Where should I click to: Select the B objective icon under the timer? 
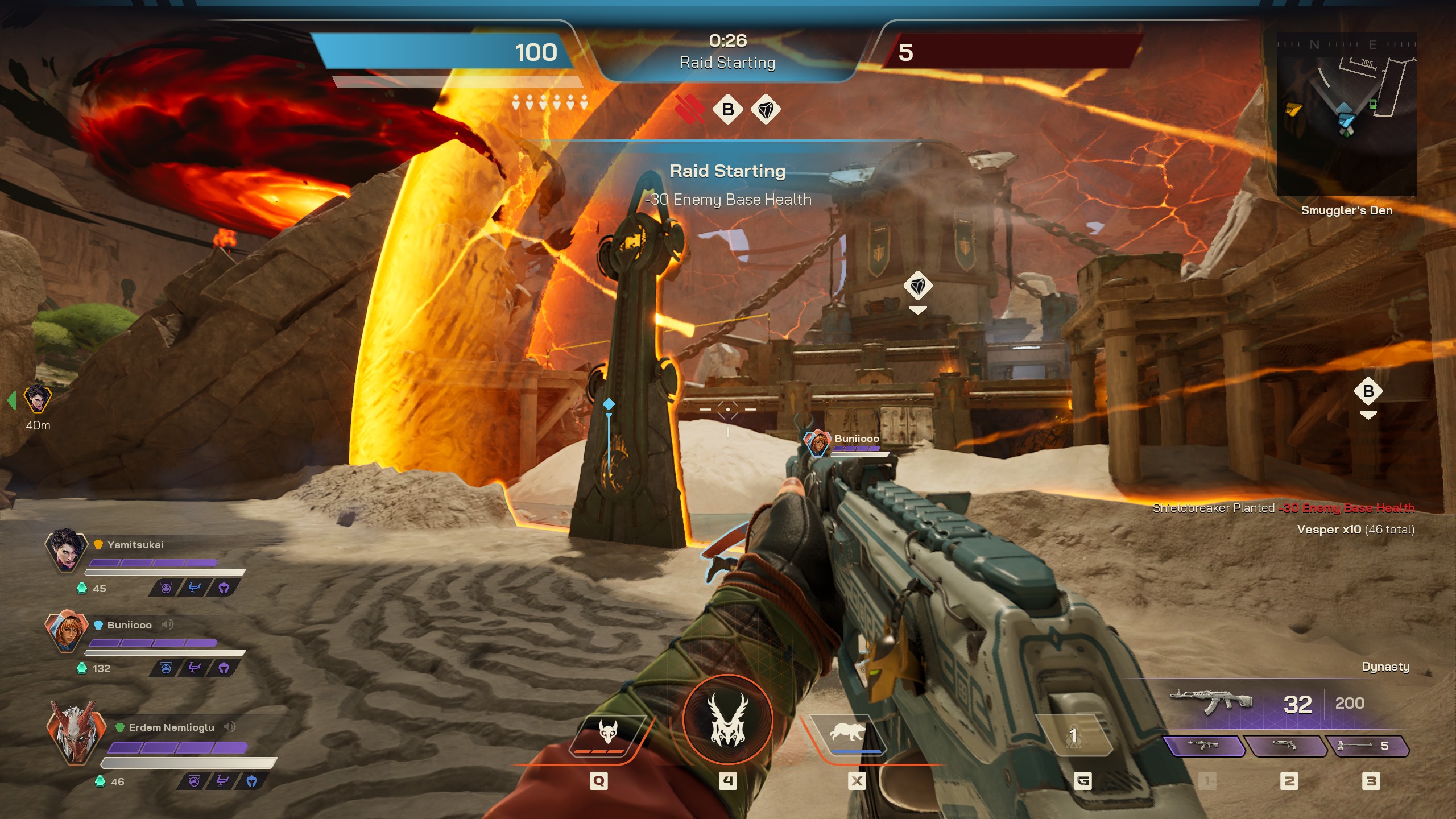[727, 109]
